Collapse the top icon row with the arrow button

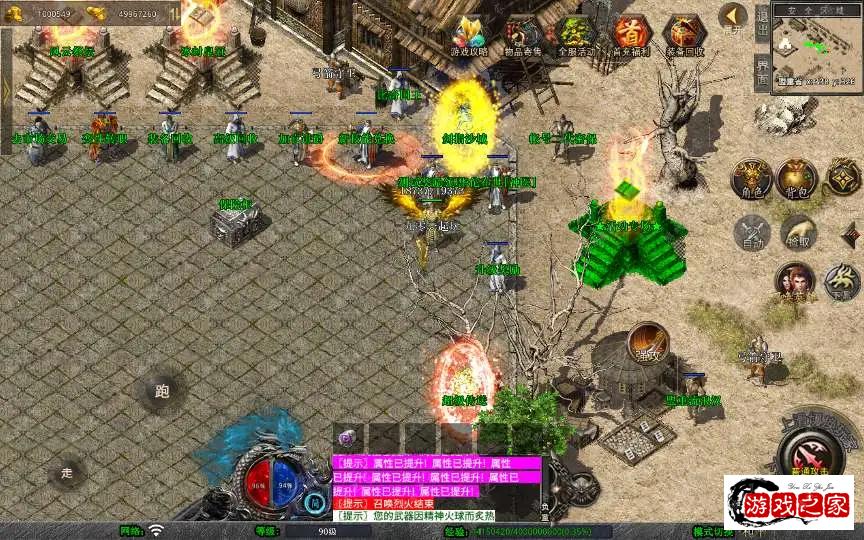point(734,17)
